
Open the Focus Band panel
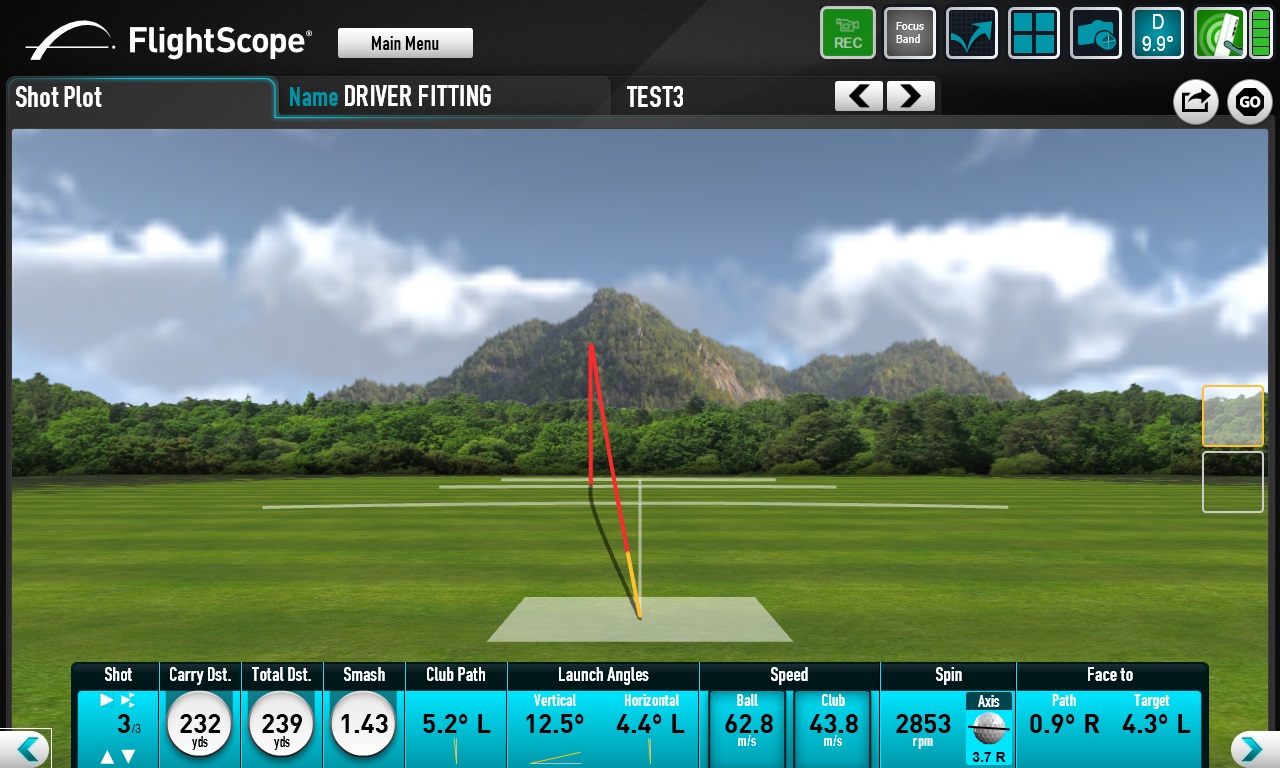coord(909,33)
